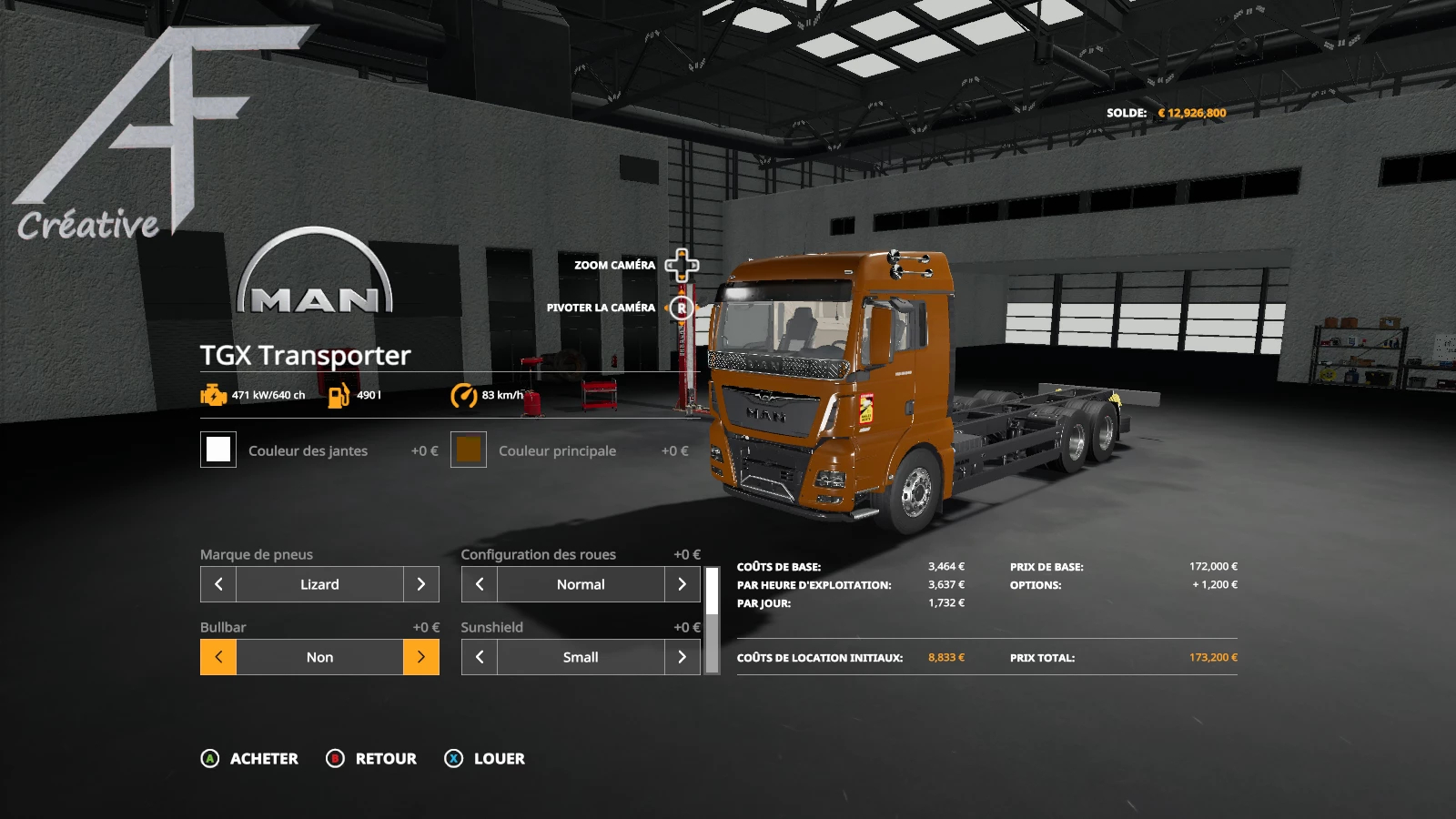Cycle Sunshield to next size
This screenshot has width=1456, height=819.
pyautogui.click(x=682, y=657)
